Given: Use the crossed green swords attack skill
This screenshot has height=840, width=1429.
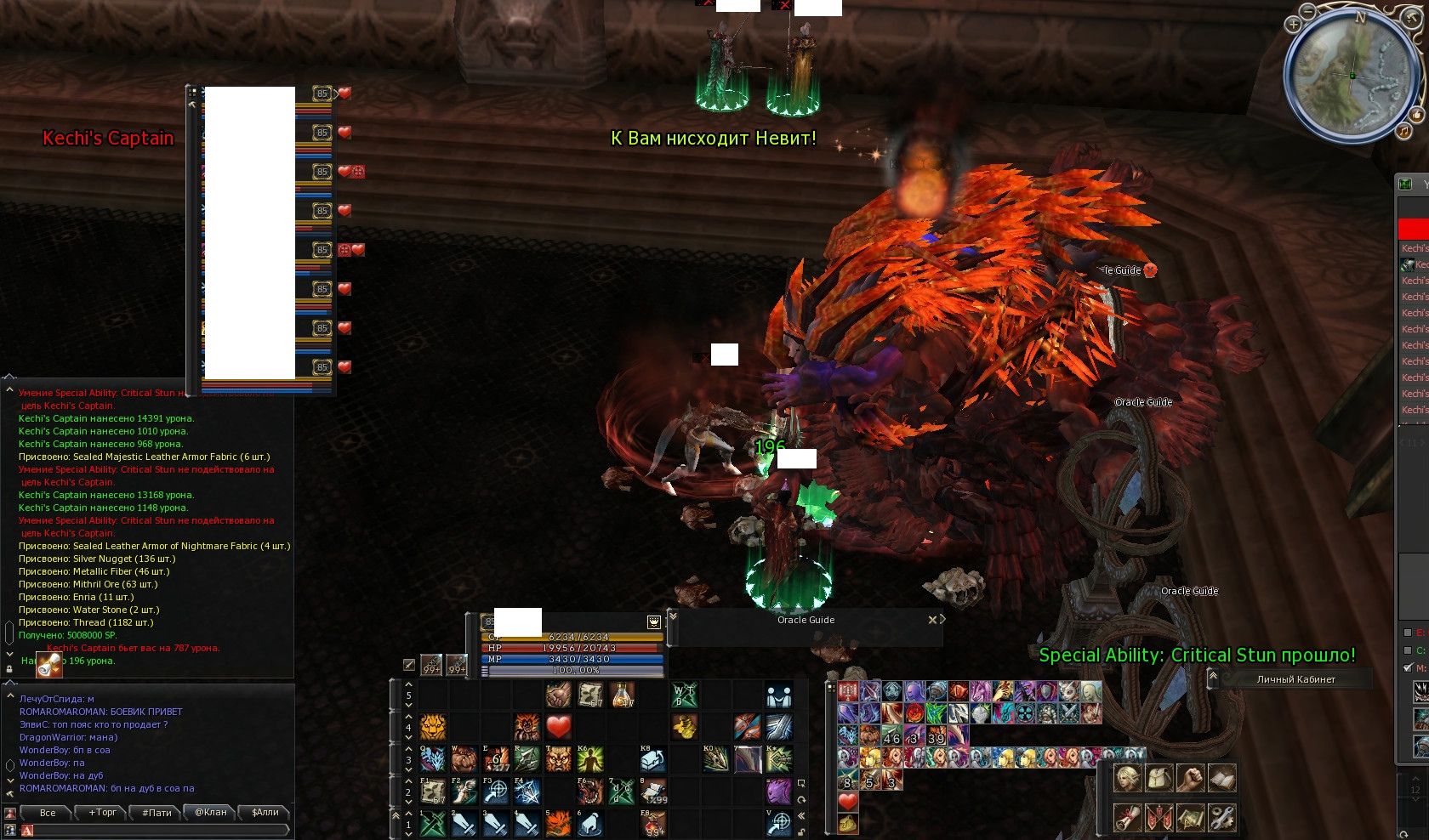Looking at the screenshot, I should [x=433, y=822].
